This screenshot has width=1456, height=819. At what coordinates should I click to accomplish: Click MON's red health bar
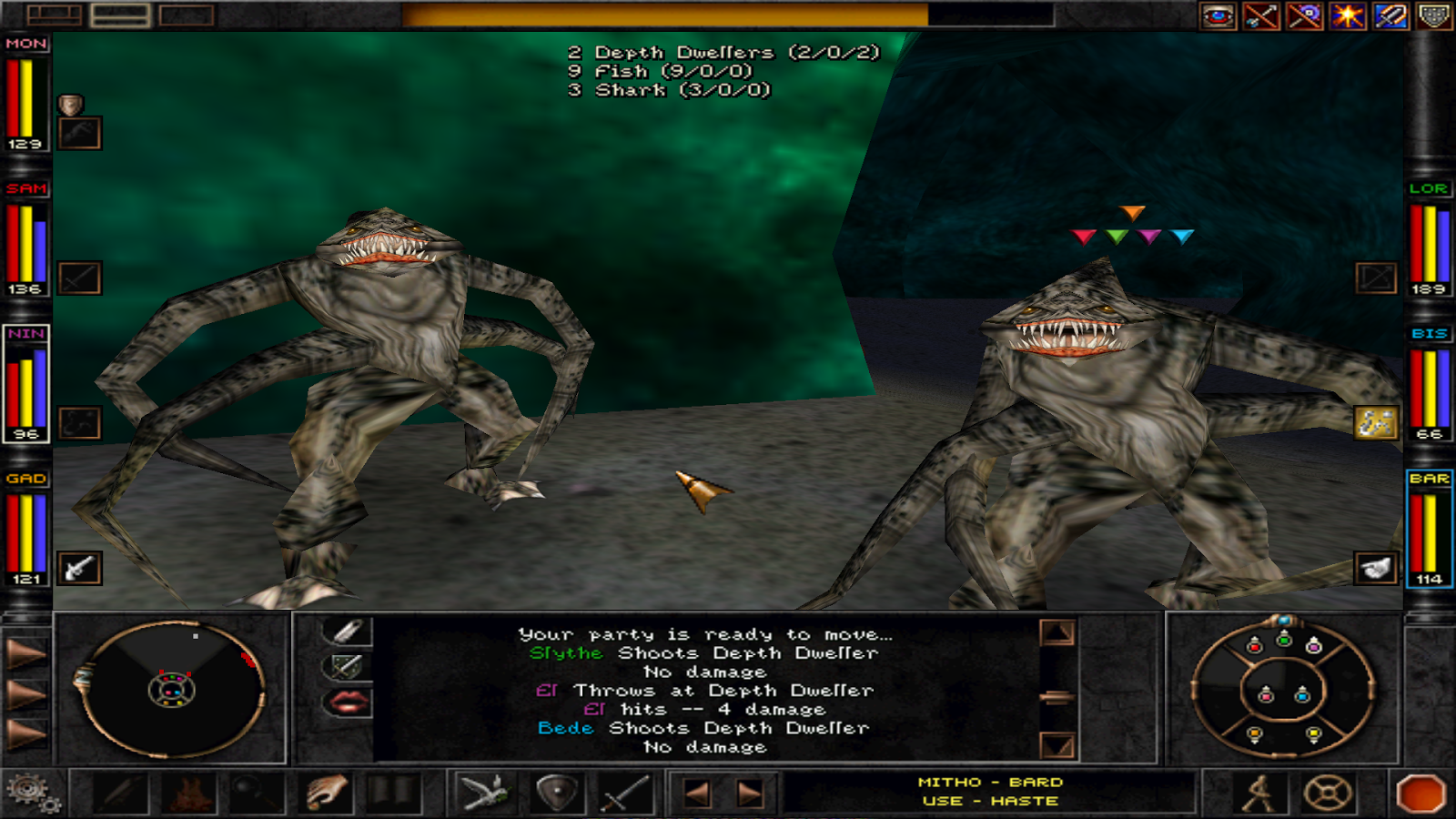13,96
